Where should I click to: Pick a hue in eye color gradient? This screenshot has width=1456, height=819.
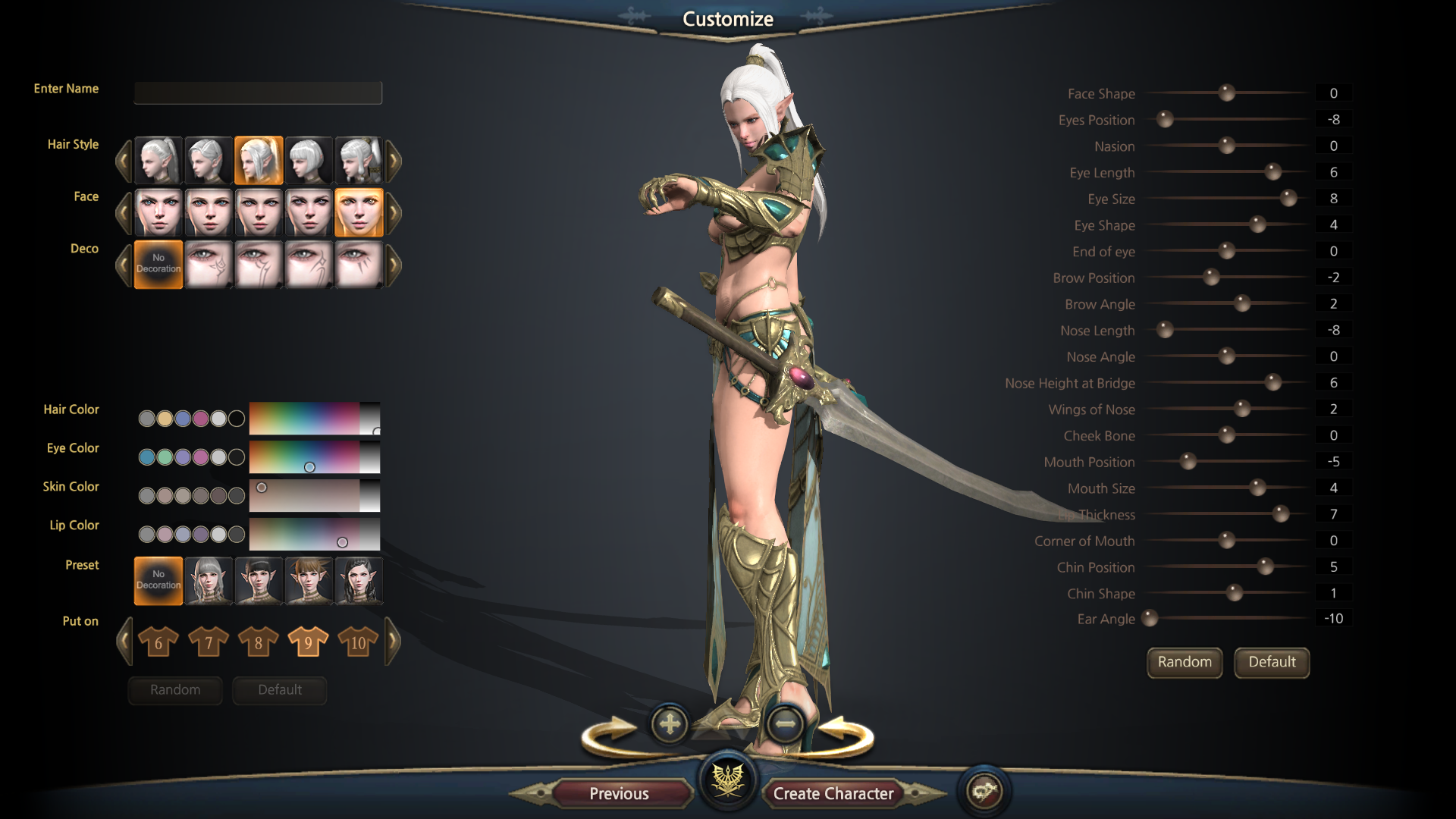(x=305, y=458)
